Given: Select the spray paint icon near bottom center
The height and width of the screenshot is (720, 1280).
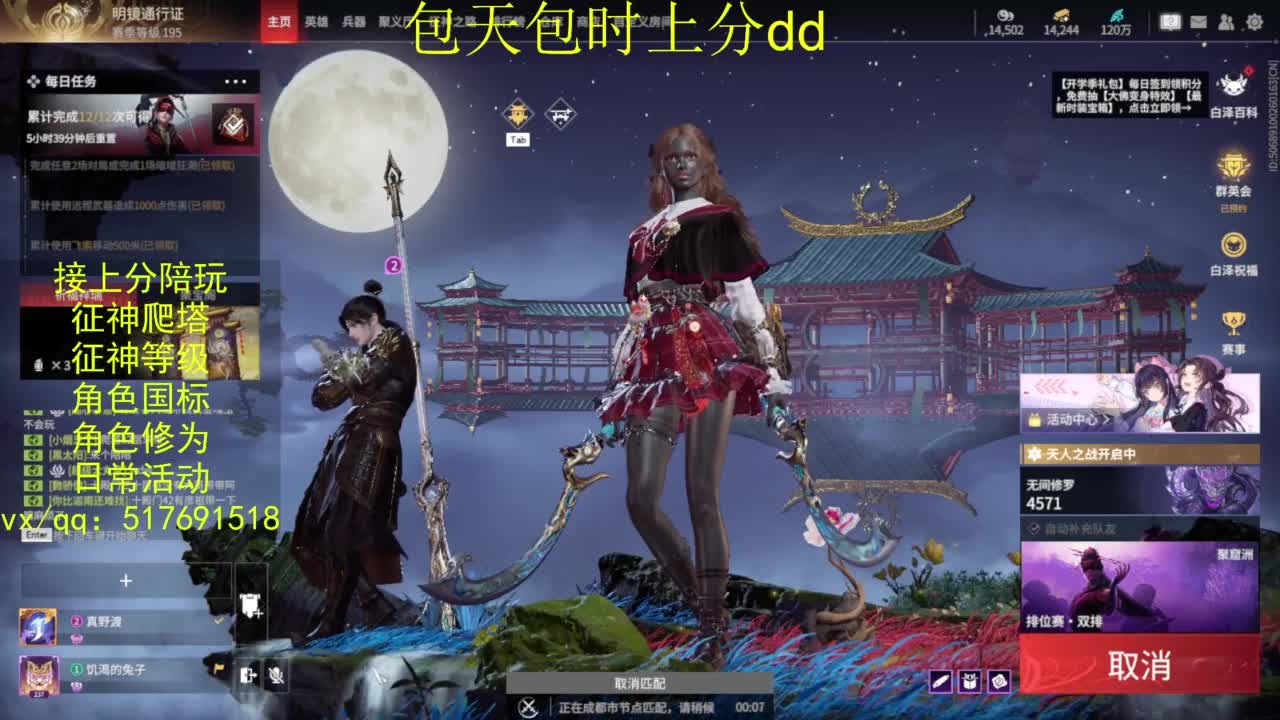Looking at the screenshot, I should (941, 682).
